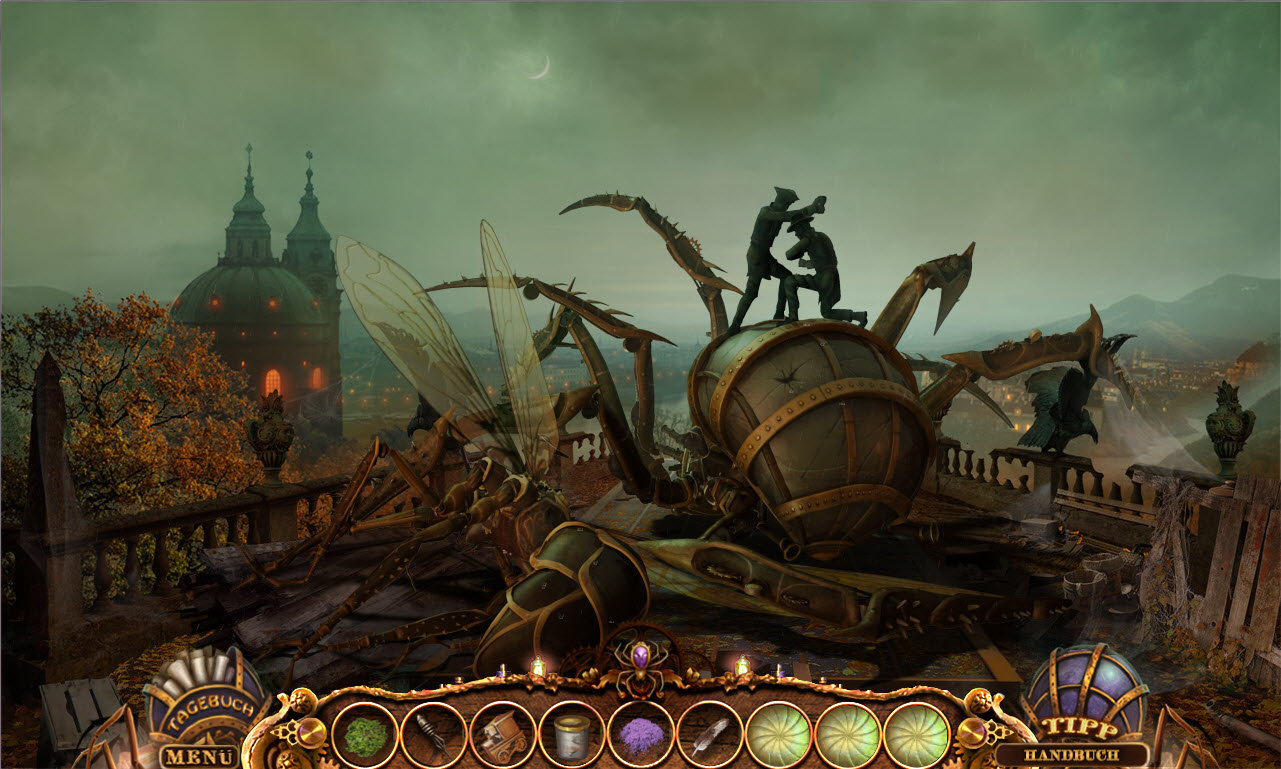
Task: Select the purple powder inventory slot
Action: pos(641,735)
